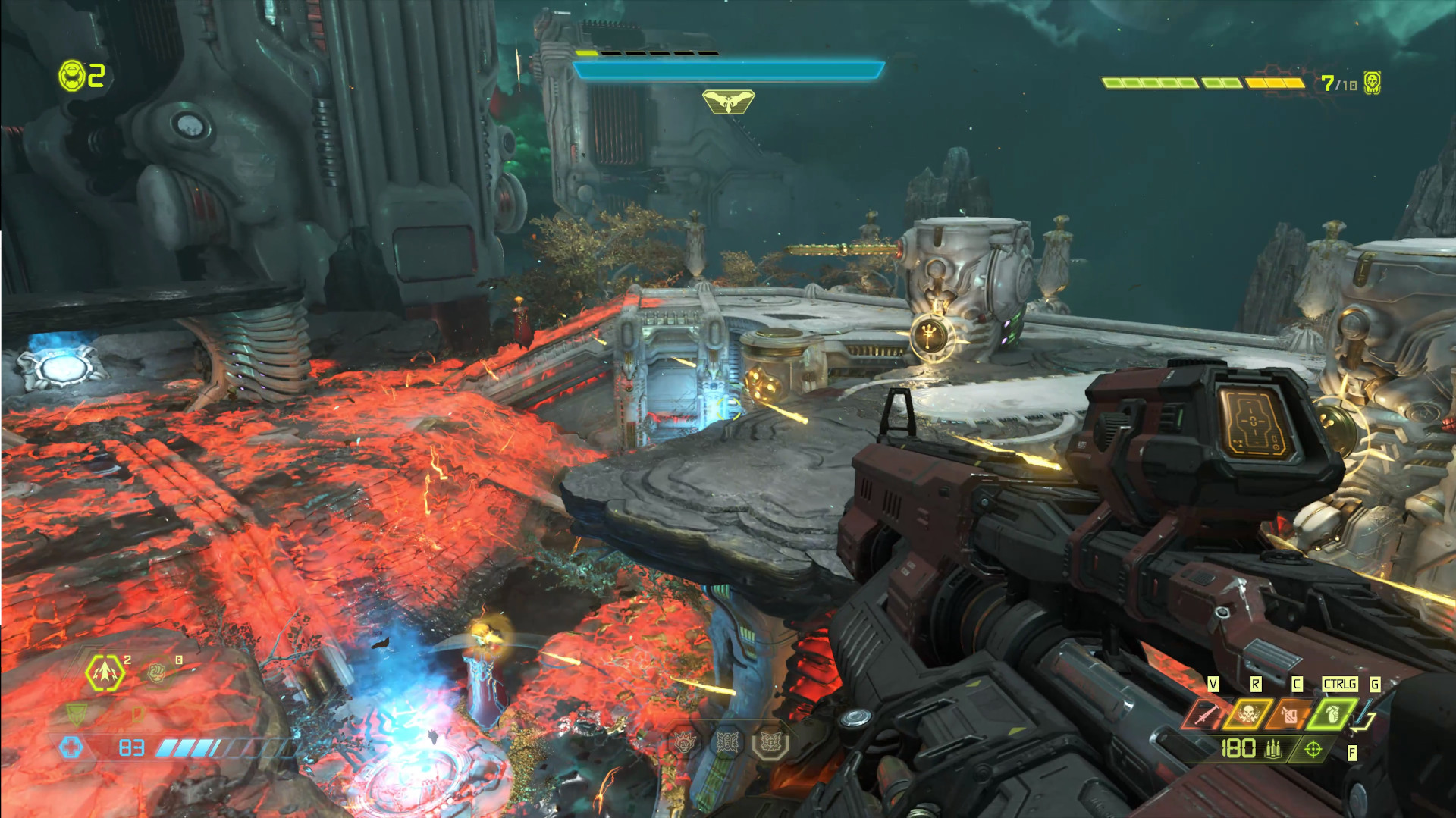Select the green frag grenade icon
The height and width of the screenshot is (818, 1456).
1332,714
